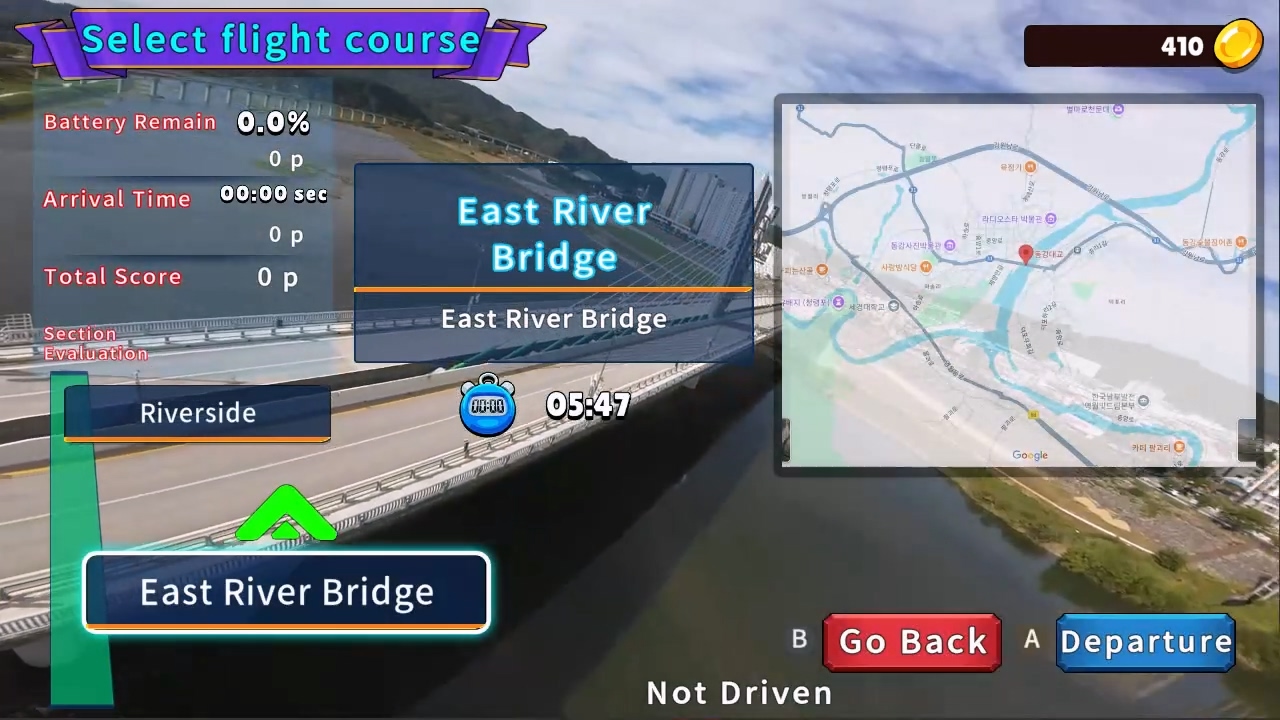The image size is (1280, 720).
Task: Select the purple museum icon near 라디오스타 박물관
Action: tap(1050, 220)
